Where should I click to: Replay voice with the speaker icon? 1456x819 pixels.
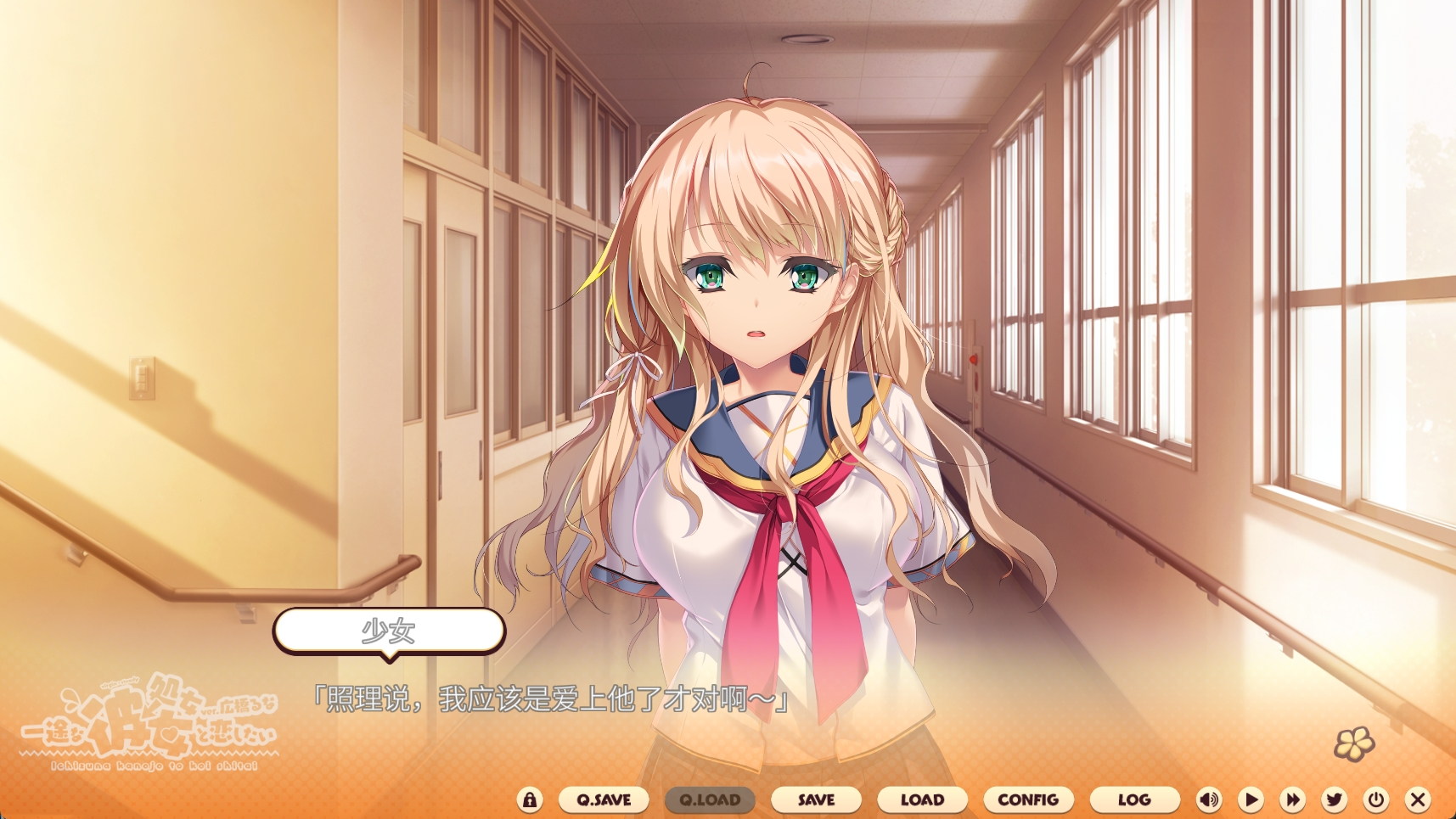(1209, 799)
